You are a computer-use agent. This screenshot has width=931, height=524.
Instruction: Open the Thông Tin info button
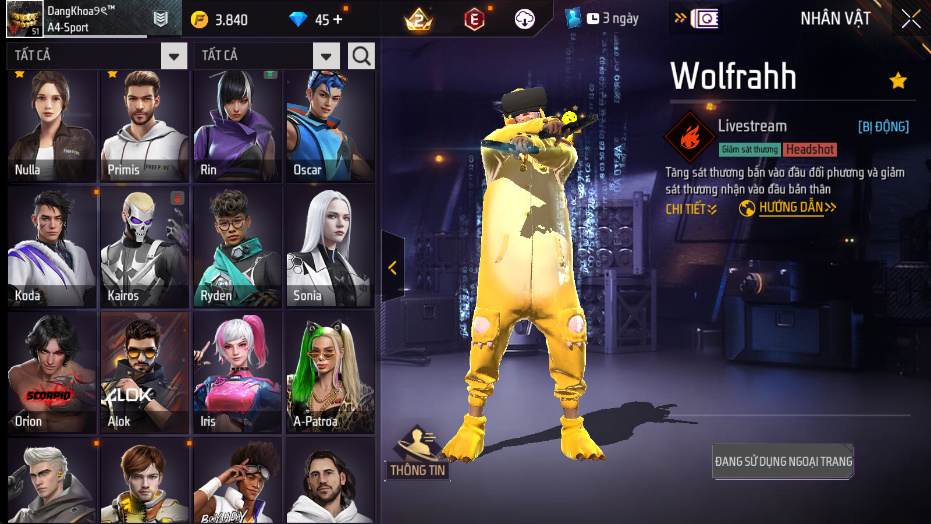(x=418, y=454)
